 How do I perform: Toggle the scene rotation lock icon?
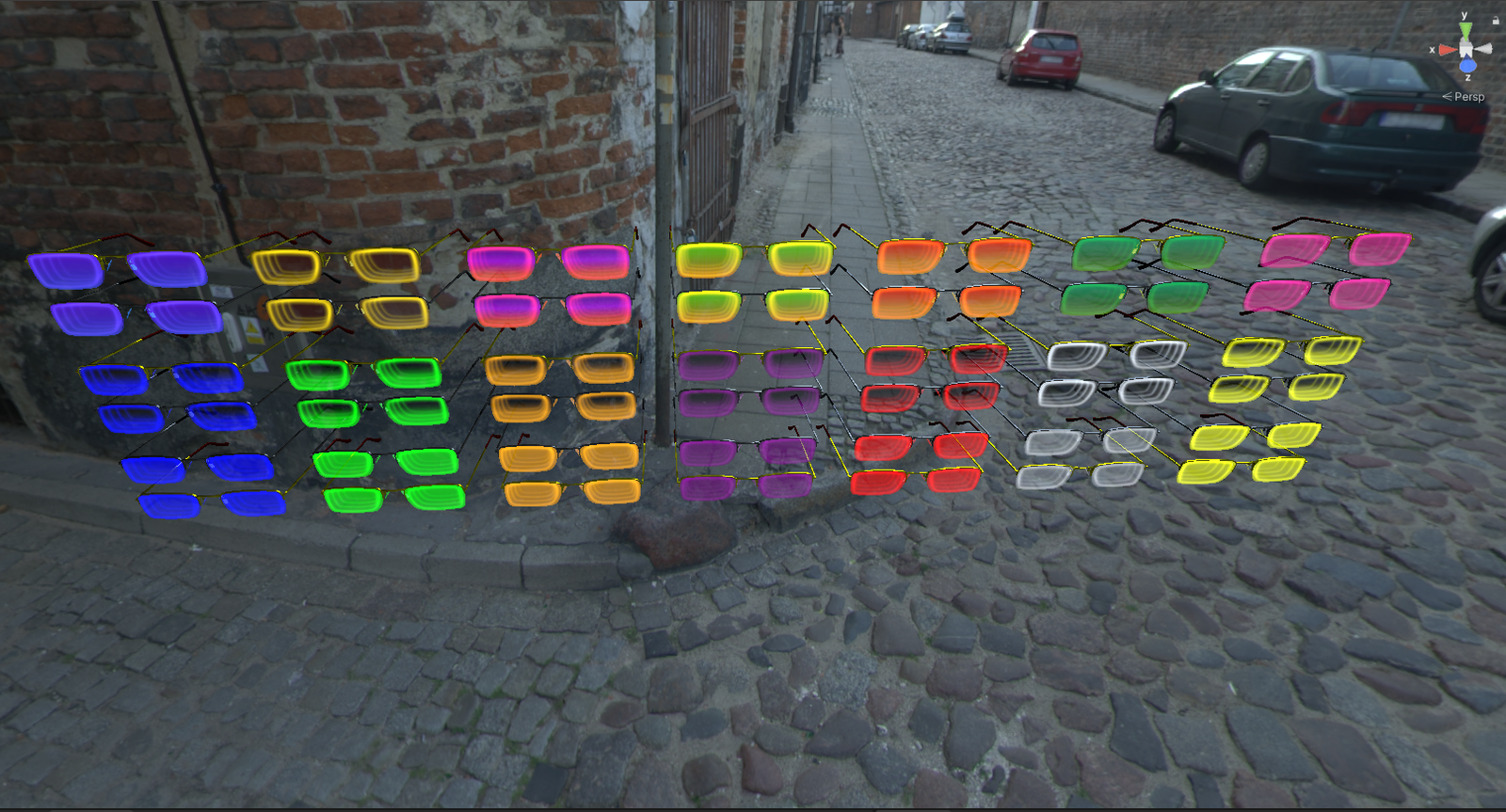point(1496,20)
